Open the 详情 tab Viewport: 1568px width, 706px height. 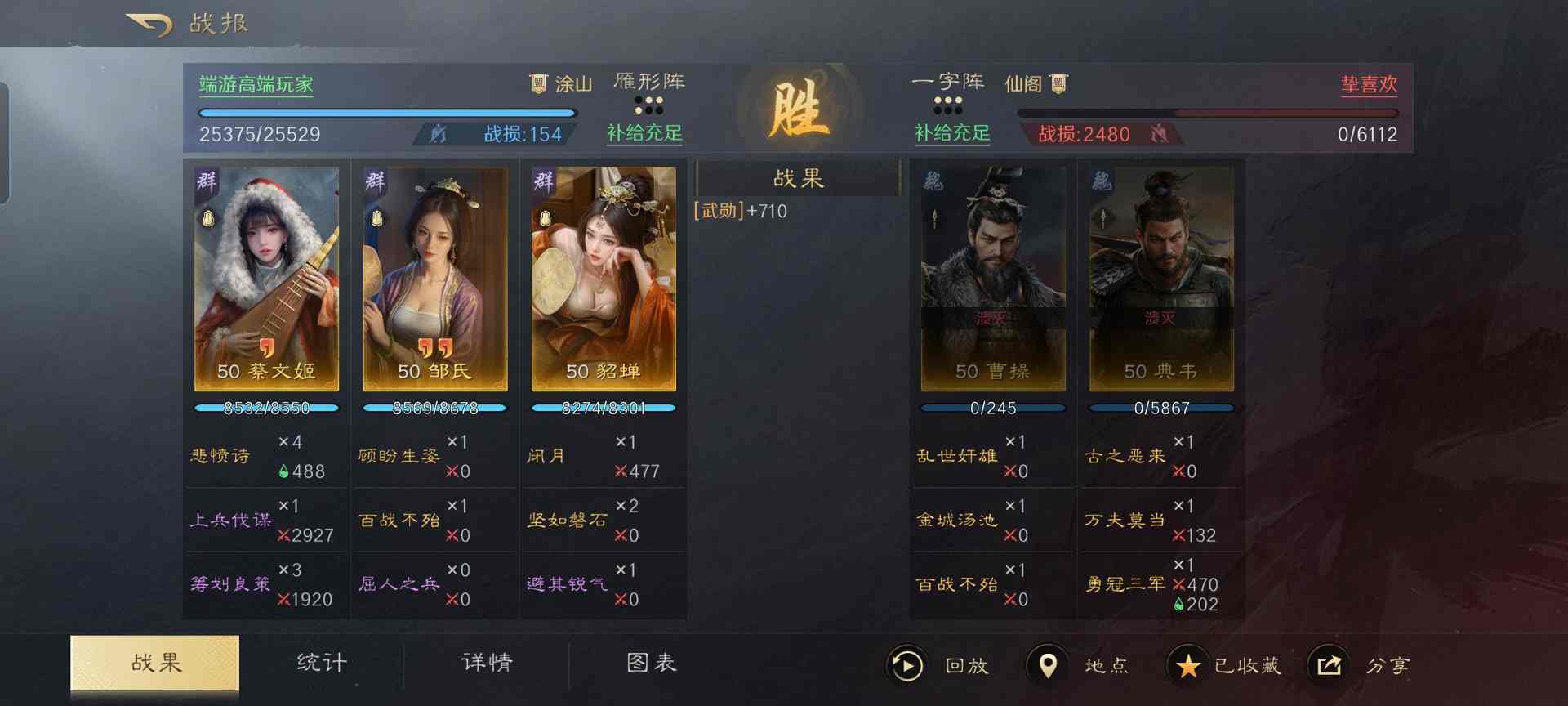click(485, 664)
